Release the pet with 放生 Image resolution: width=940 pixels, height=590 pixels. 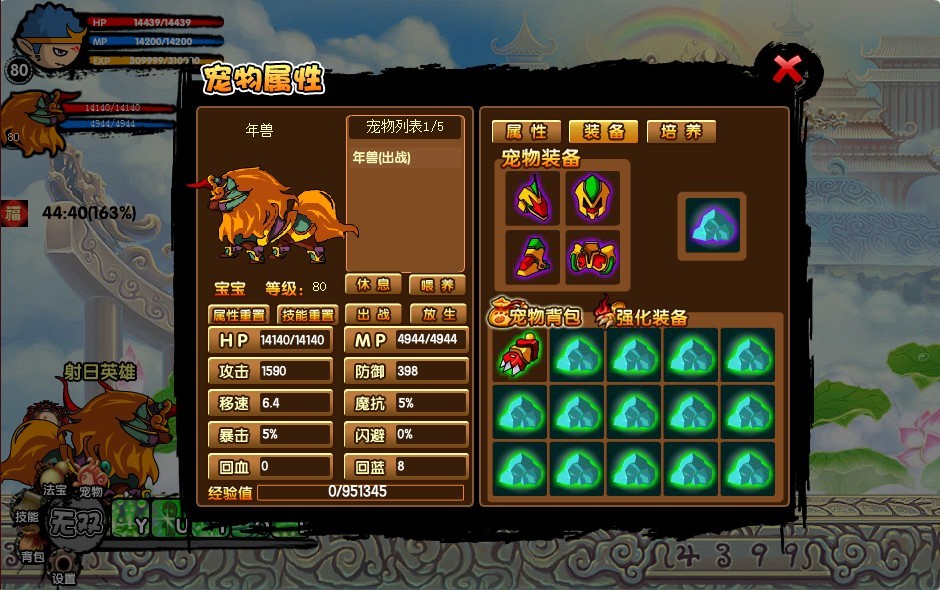coord(437,315)
